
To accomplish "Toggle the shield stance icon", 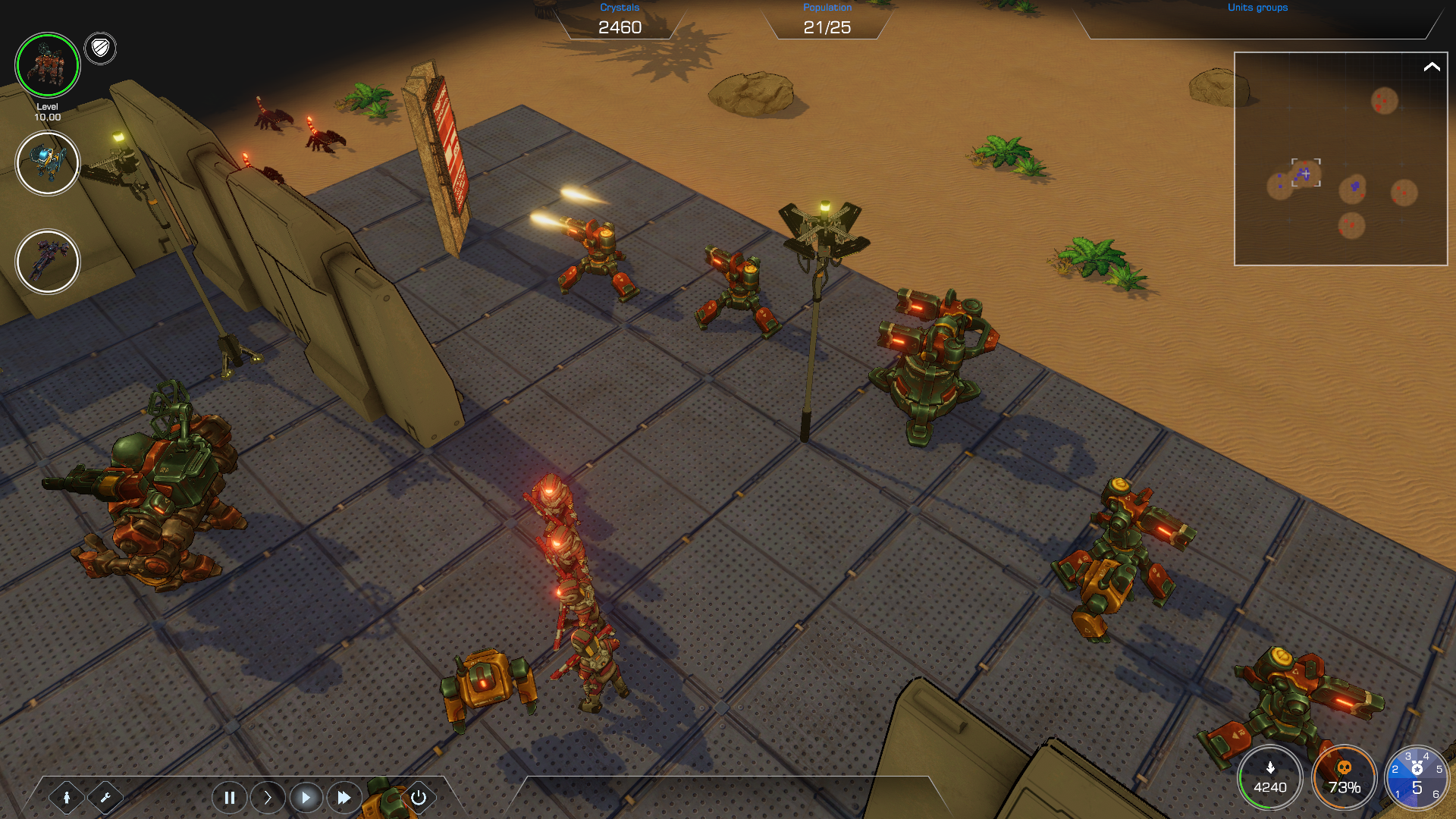I will [100, 49].
